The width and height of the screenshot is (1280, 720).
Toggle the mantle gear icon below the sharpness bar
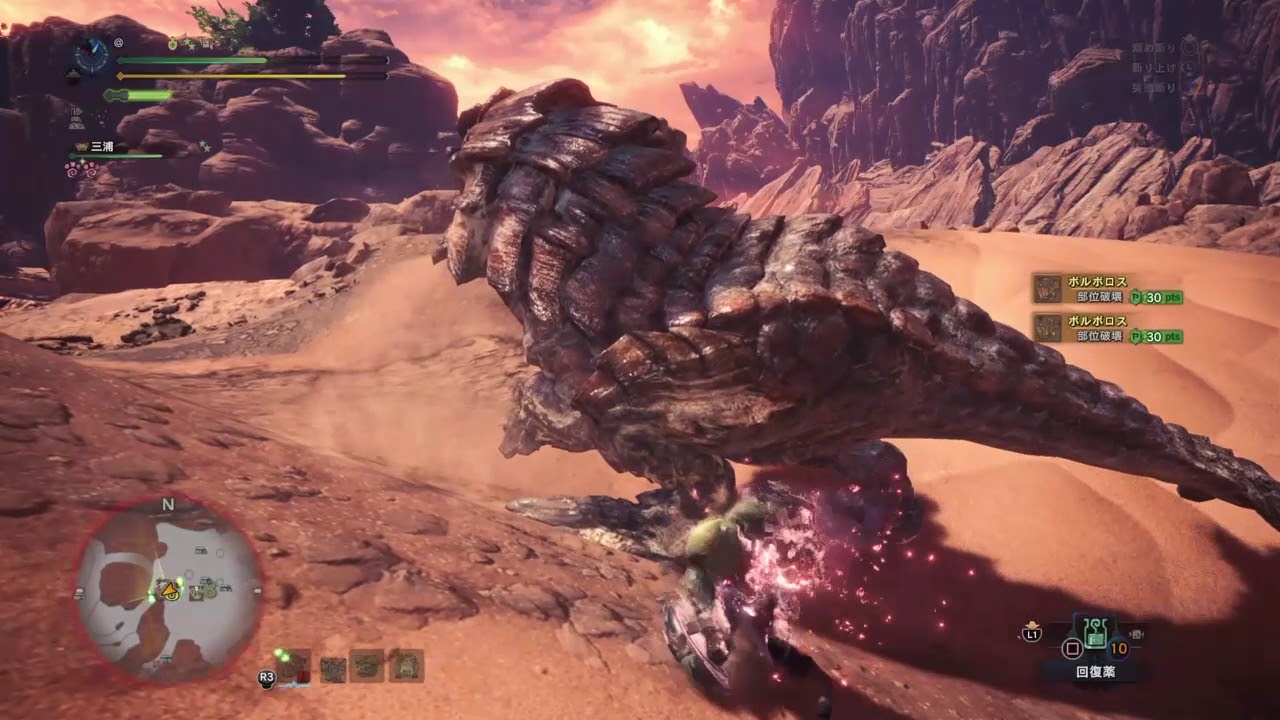tap(75, 120)
